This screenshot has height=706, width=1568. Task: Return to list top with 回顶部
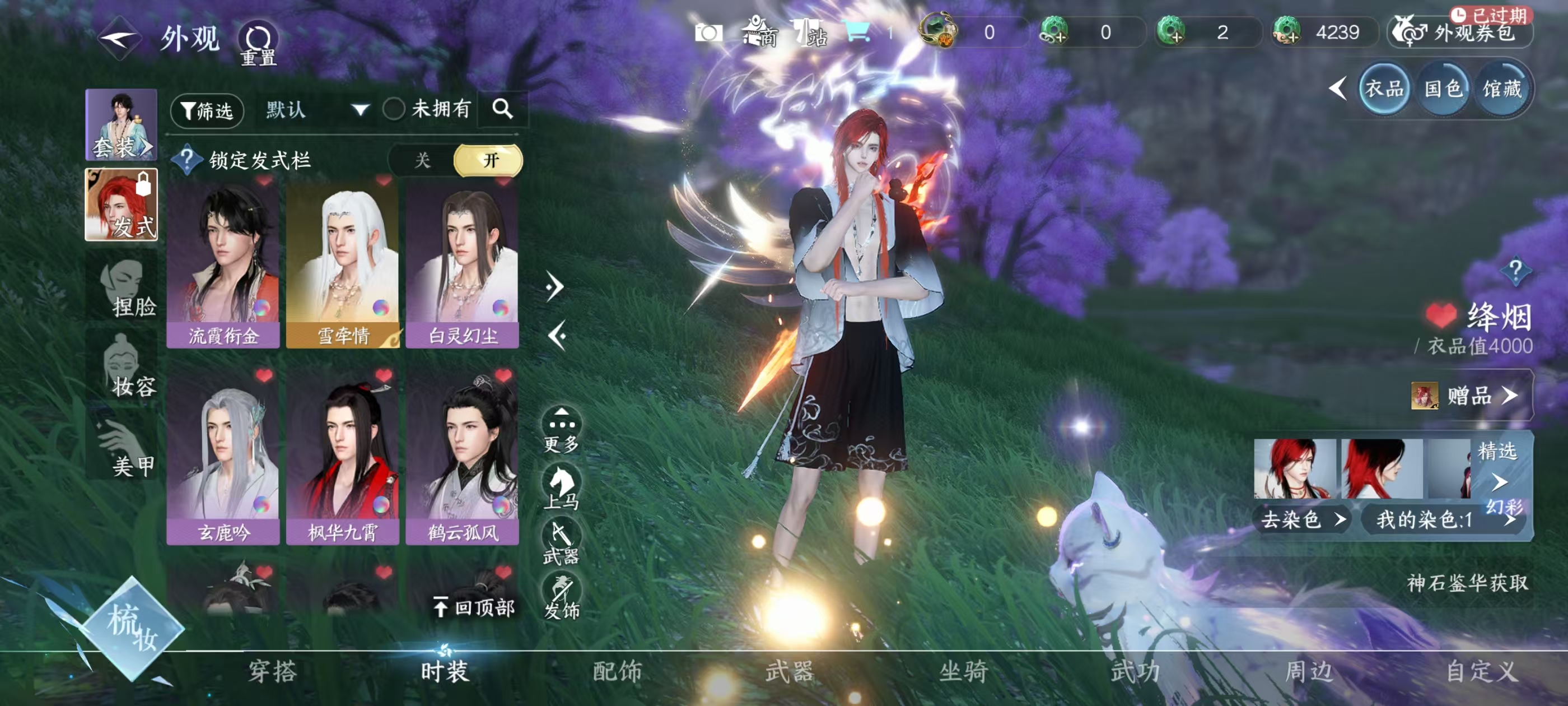(475, 607)
